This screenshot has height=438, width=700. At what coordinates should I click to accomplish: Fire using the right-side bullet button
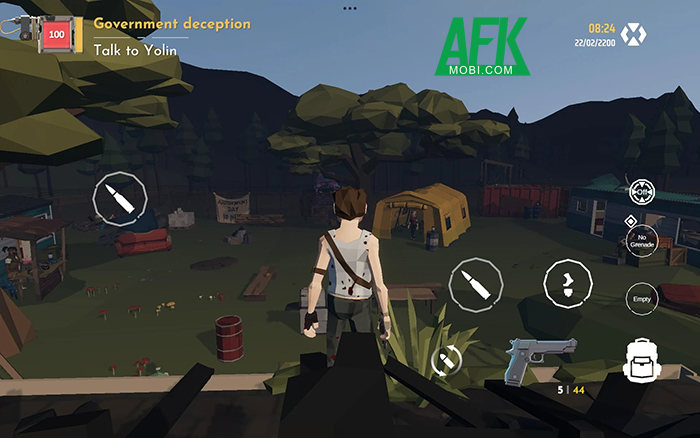[474, 285]
